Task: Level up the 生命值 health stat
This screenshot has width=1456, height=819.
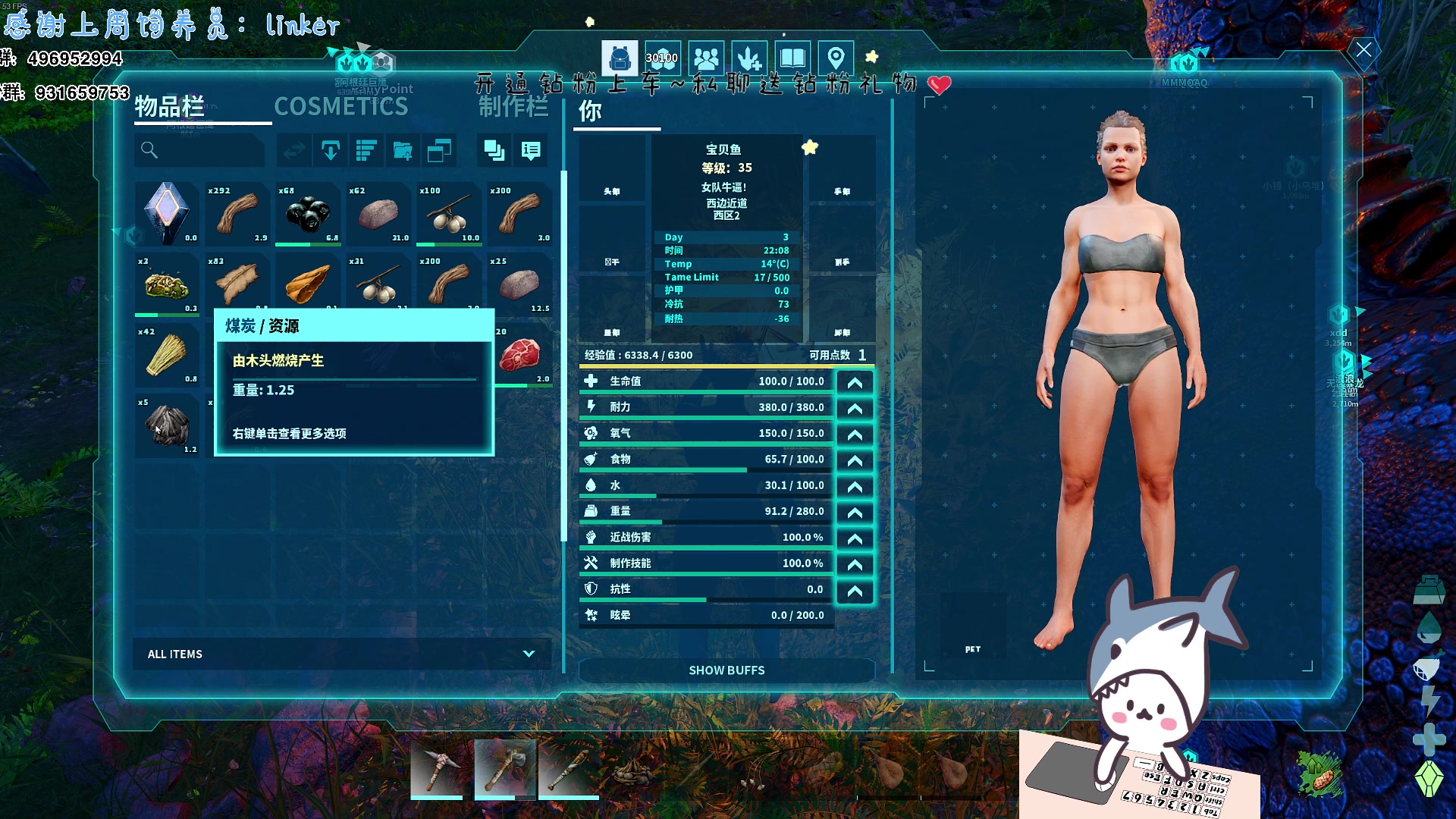Action: (855, 382)
